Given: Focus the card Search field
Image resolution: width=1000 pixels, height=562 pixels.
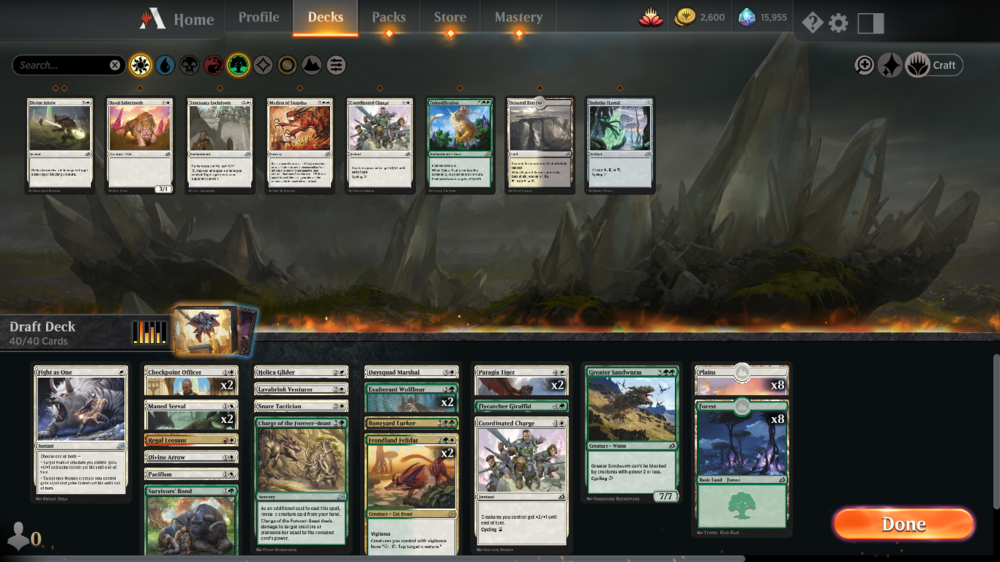Looking at the screenshot, I should tap(62, 65).
